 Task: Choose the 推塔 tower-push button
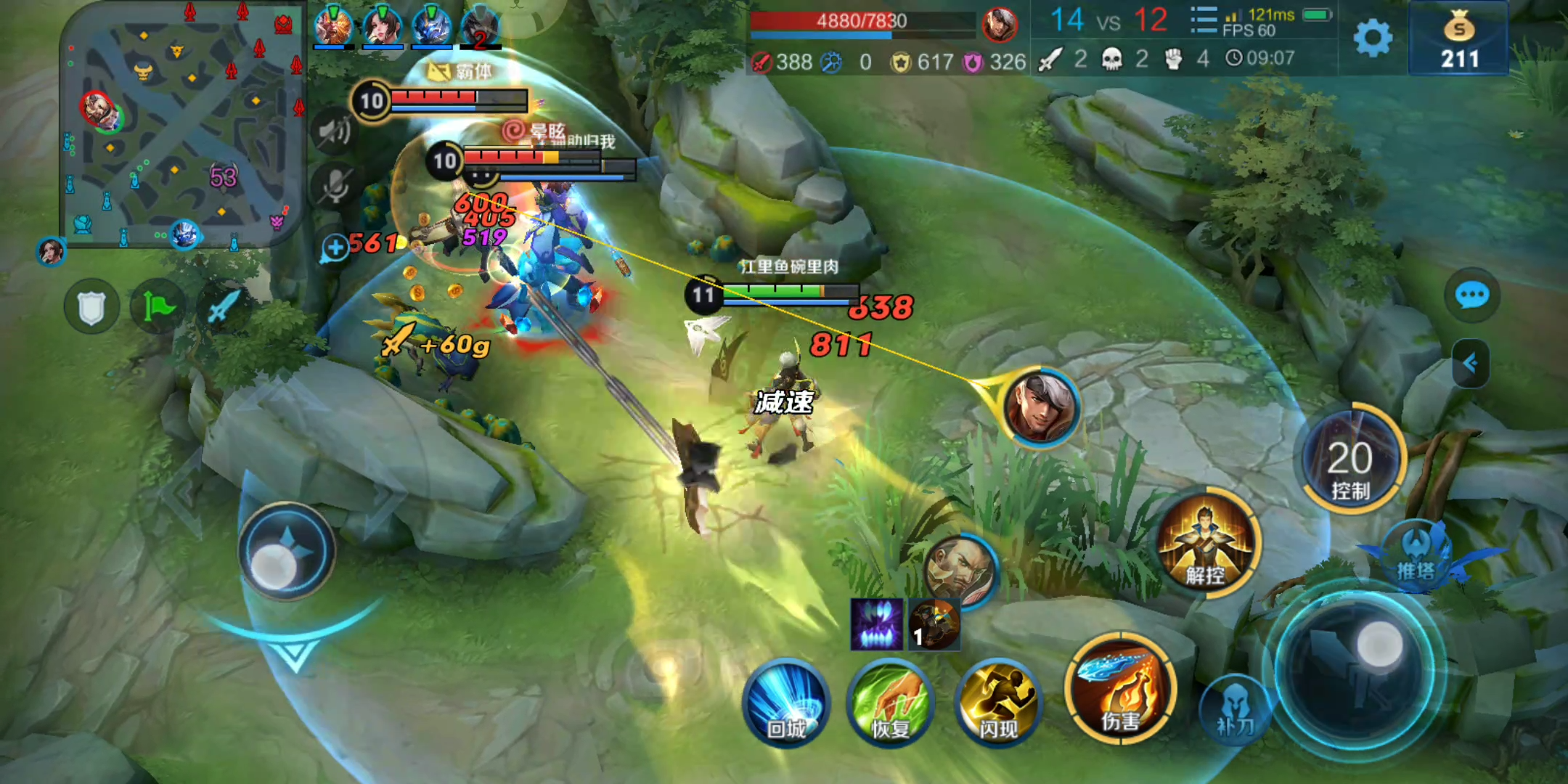[x=1416, y=555]
